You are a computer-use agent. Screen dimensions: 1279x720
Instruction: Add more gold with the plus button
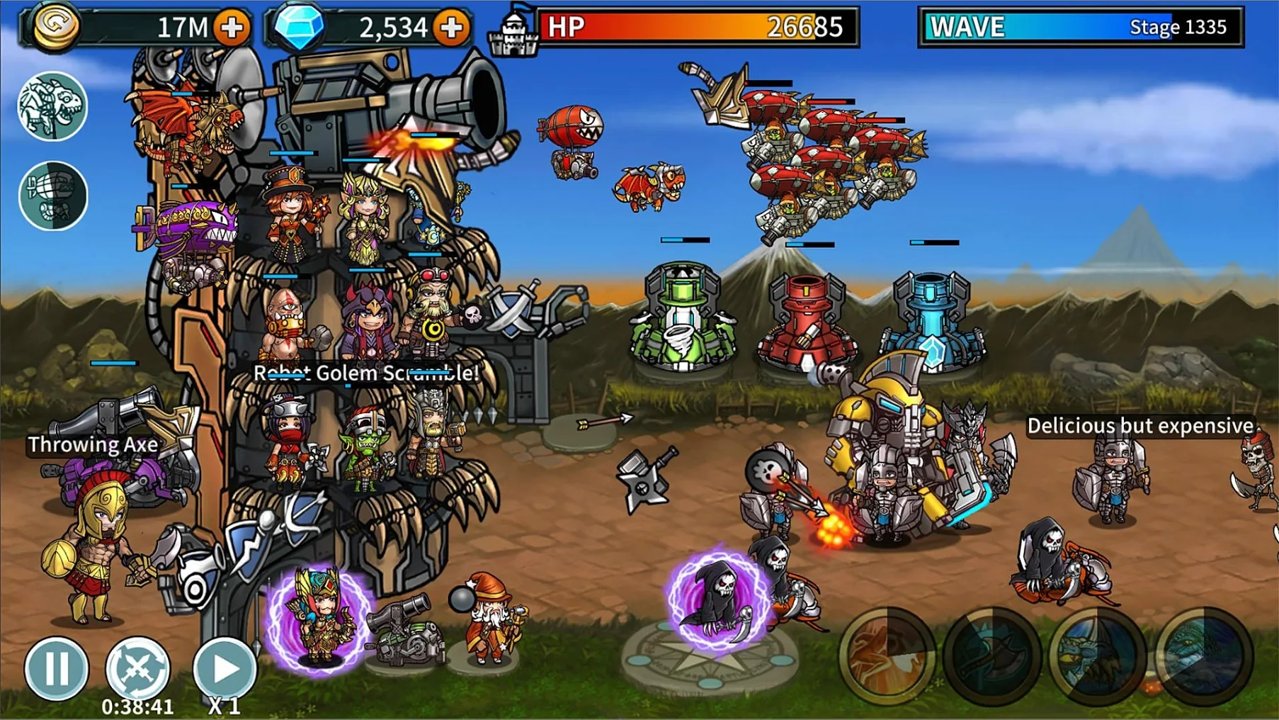tap(232, 28)
